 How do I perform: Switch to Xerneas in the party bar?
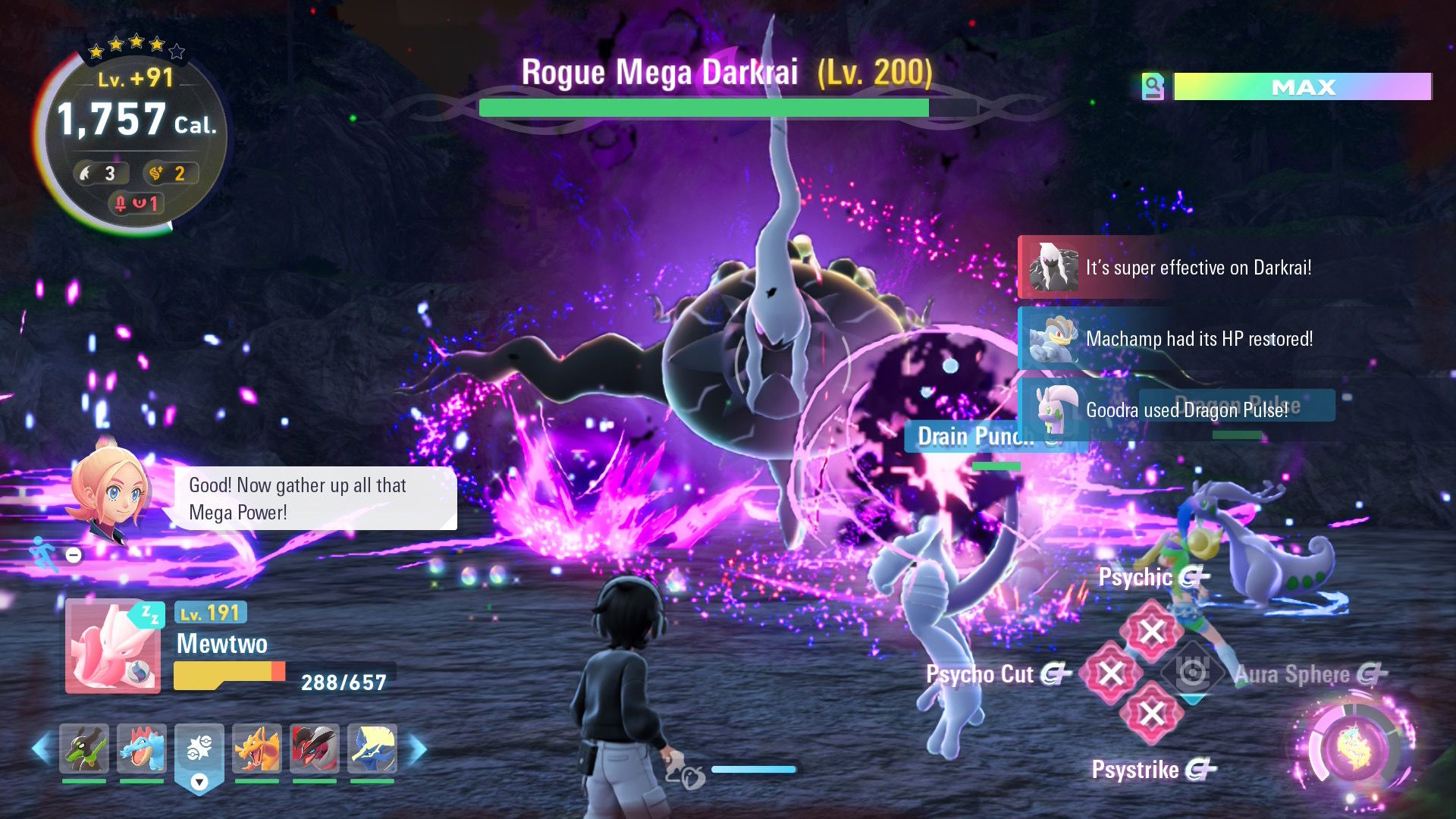[x=372, y=748]
